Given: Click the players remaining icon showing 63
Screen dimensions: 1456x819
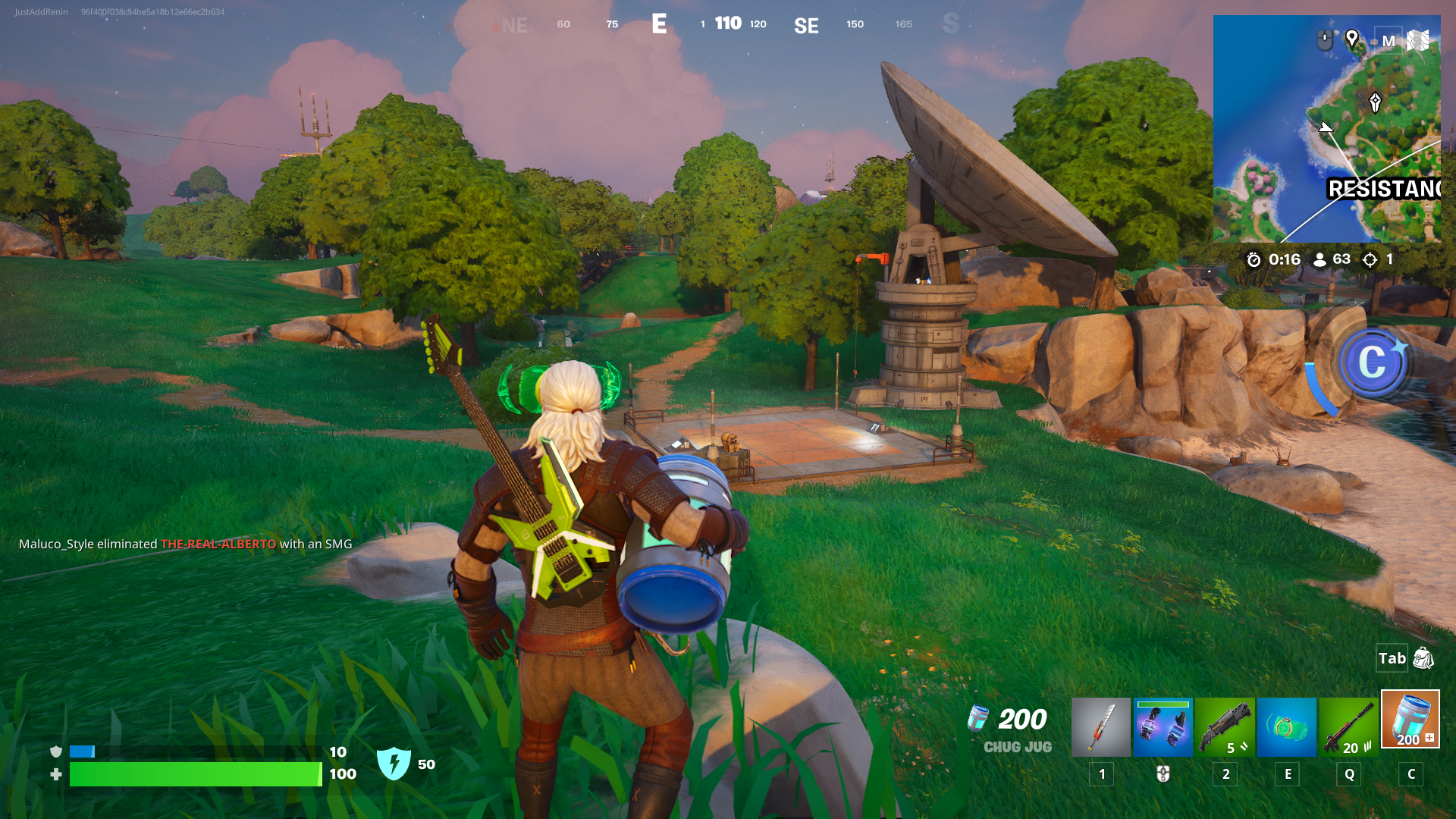Looking at the screenshot, I should [1319, 259].
